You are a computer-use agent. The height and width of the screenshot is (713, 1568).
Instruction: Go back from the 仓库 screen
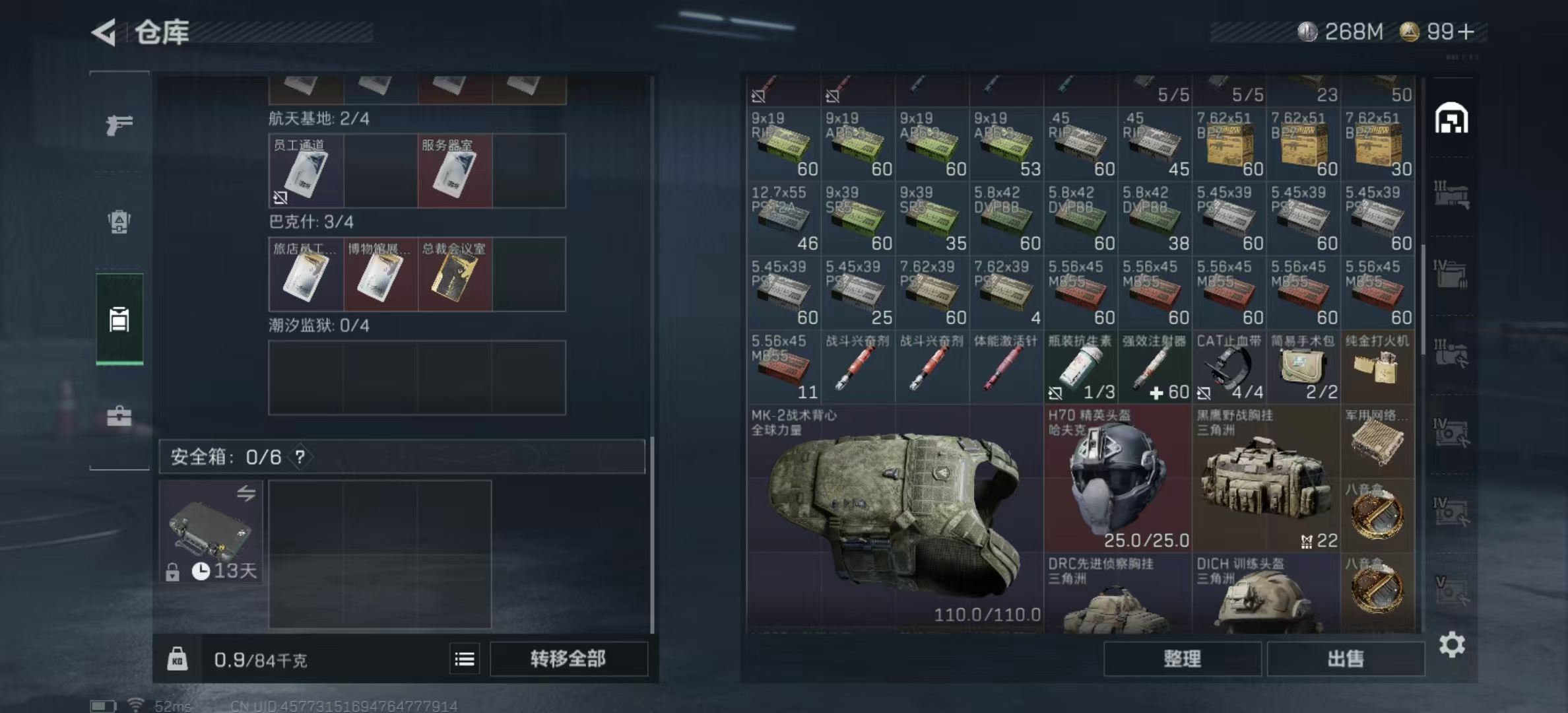tap(104, 32)
